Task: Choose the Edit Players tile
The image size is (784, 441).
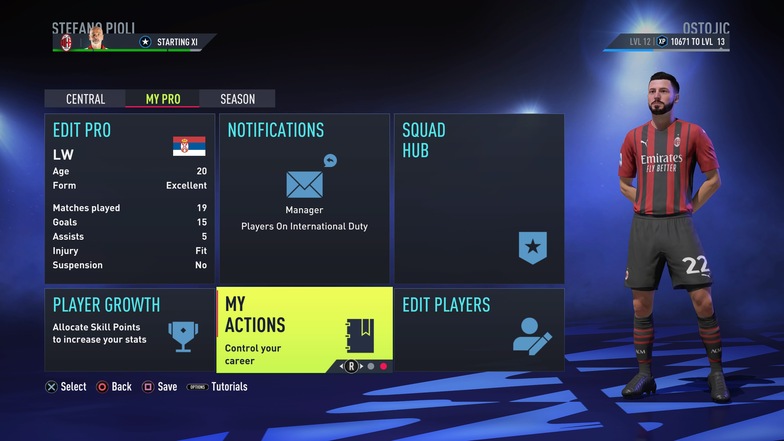Action: point(478,330)
